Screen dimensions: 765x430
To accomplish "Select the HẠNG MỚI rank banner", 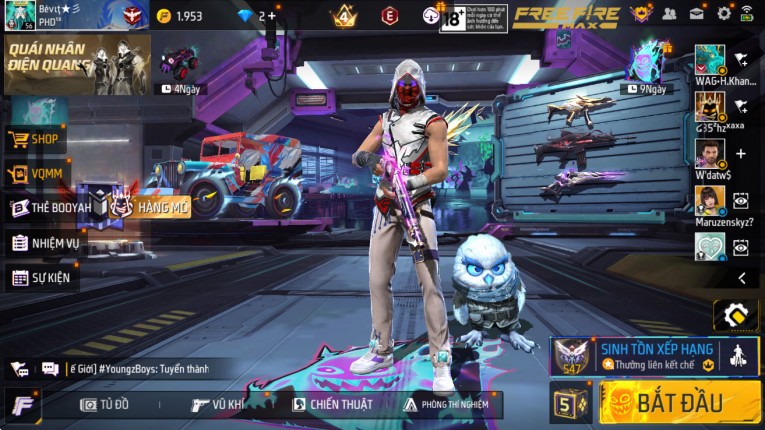I will (x=150, y=206).
